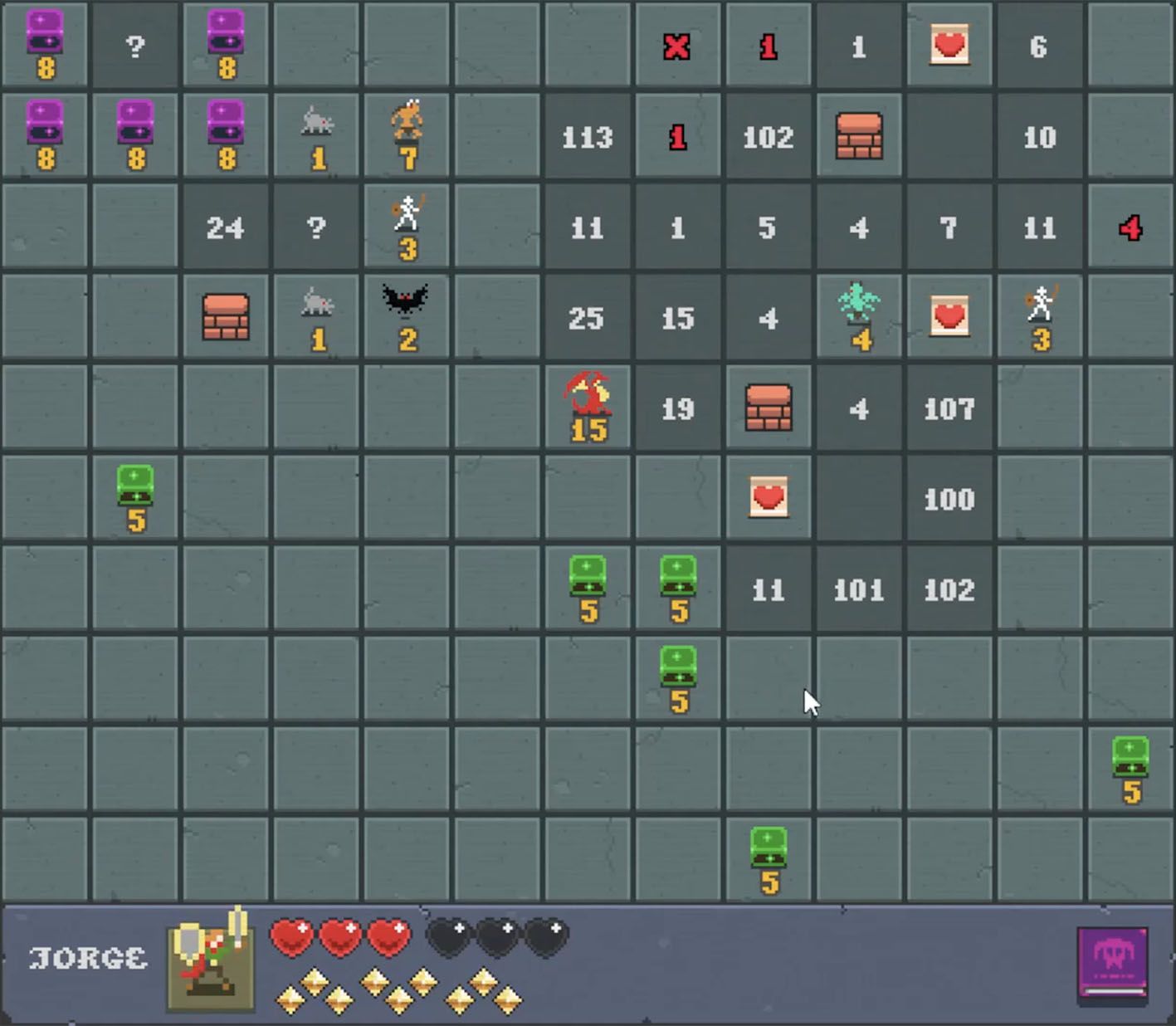Click the tile showing 19
The width and height of the screenshot is (1176, 1026).
677,408
